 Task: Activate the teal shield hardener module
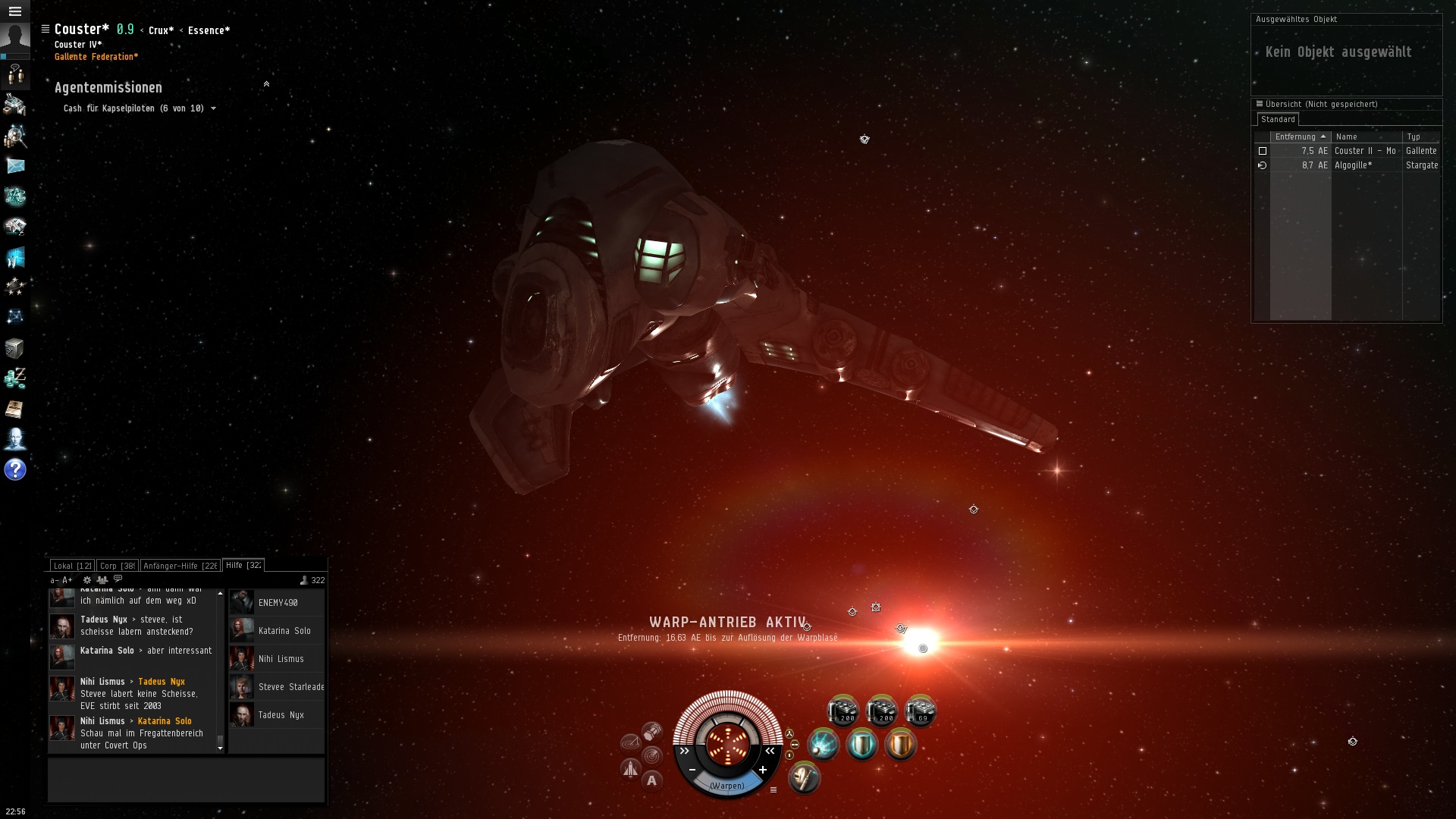862,745
